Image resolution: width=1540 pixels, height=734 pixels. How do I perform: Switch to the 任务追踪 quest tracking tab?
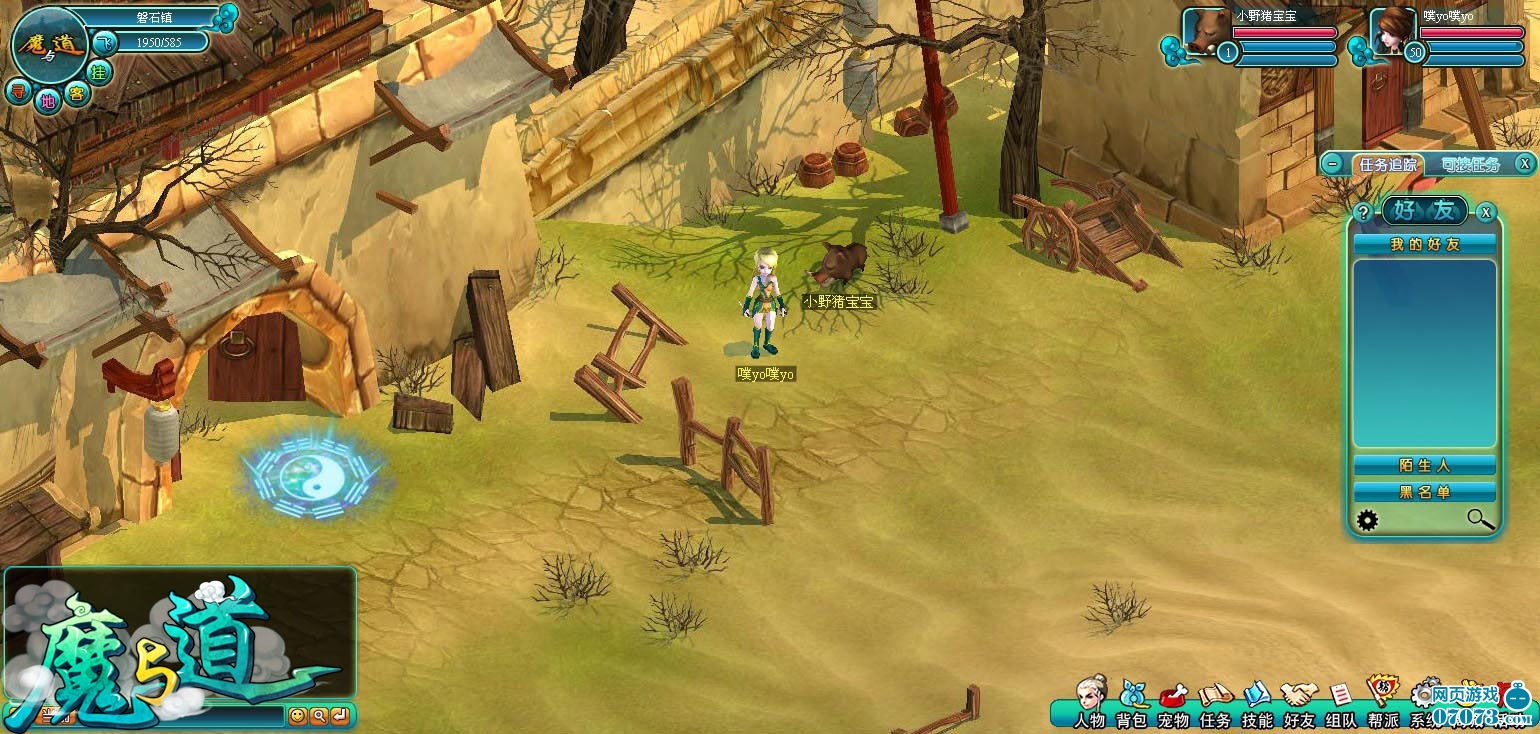[1388, 165]
